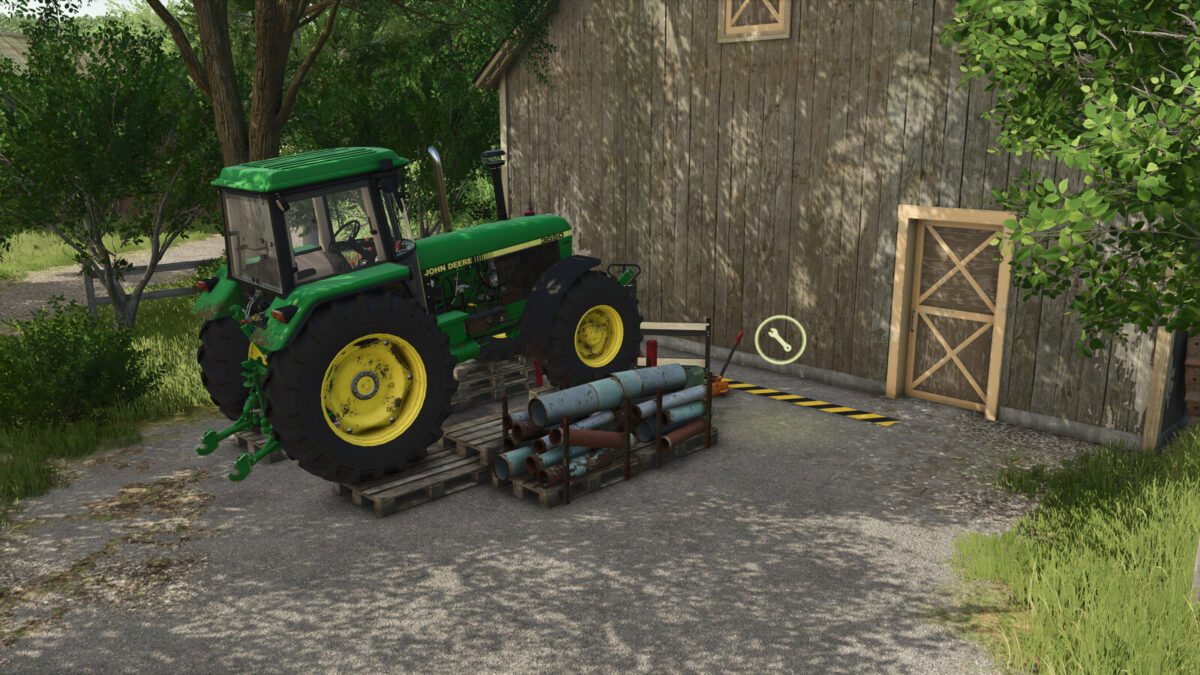This screenshot has height=675, width=1200.
Task: Click the wrench workshop trigger icon
Action: (x=780, y=339)
